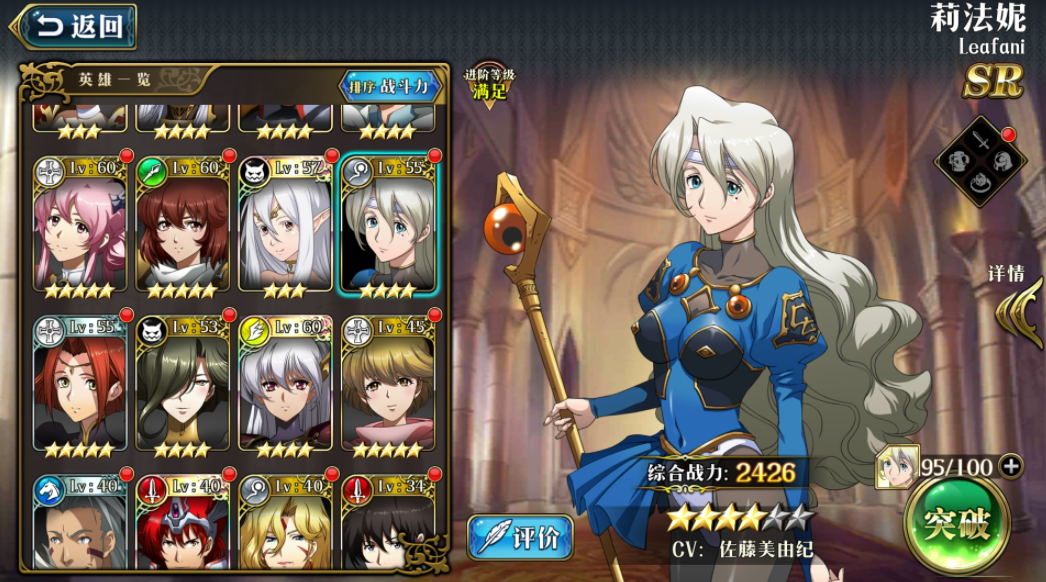The image size is (1046, 582).
Task: Select the silver-haired elf Lv 57 hero
Action: coord(285,226)
